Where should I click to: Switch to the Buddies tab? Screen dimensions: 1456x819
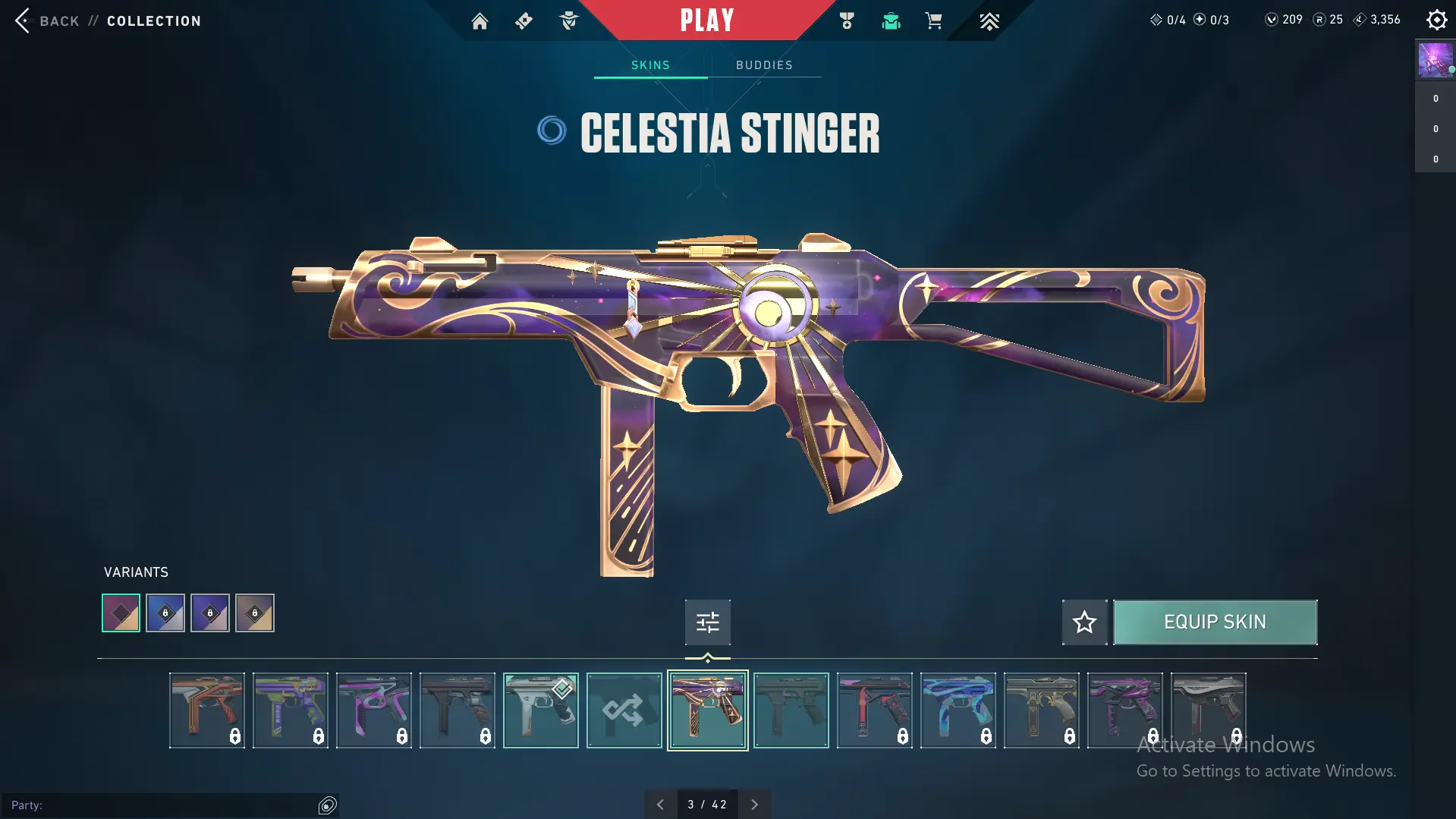764,65
